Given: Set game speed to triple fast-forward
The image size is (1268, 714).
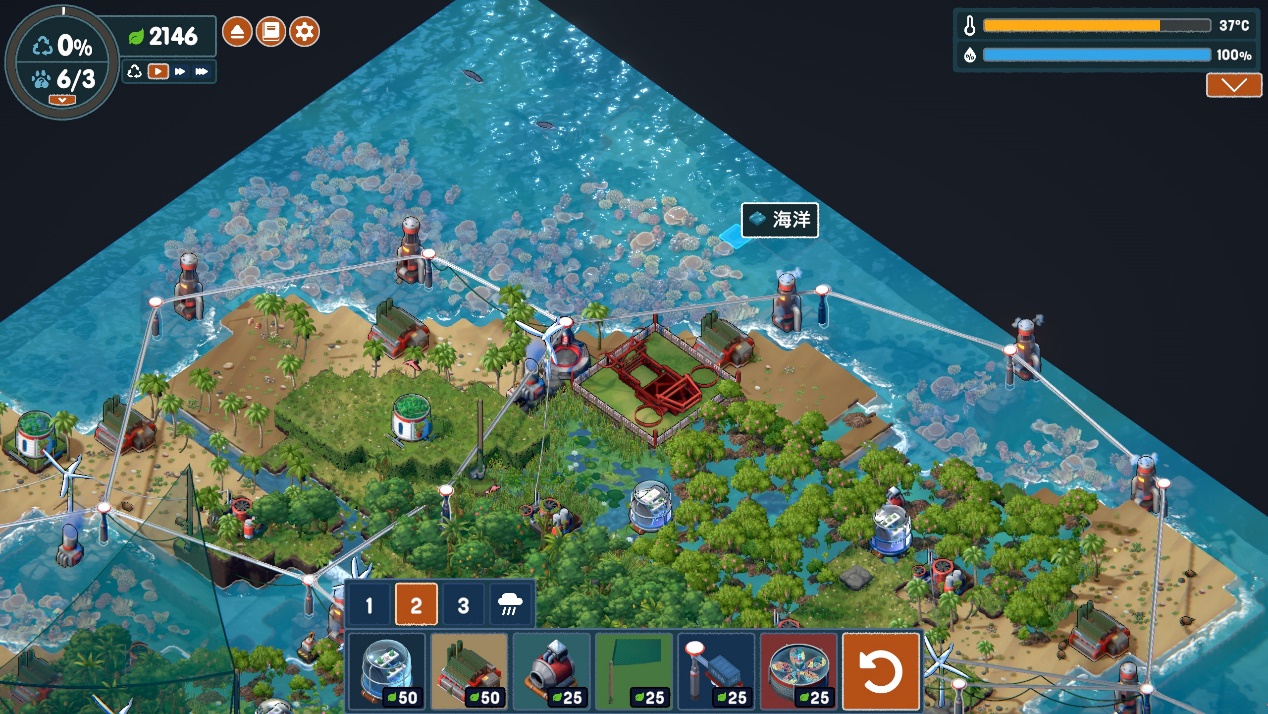Looking at the screenshot, I should (x=202, y=71).
